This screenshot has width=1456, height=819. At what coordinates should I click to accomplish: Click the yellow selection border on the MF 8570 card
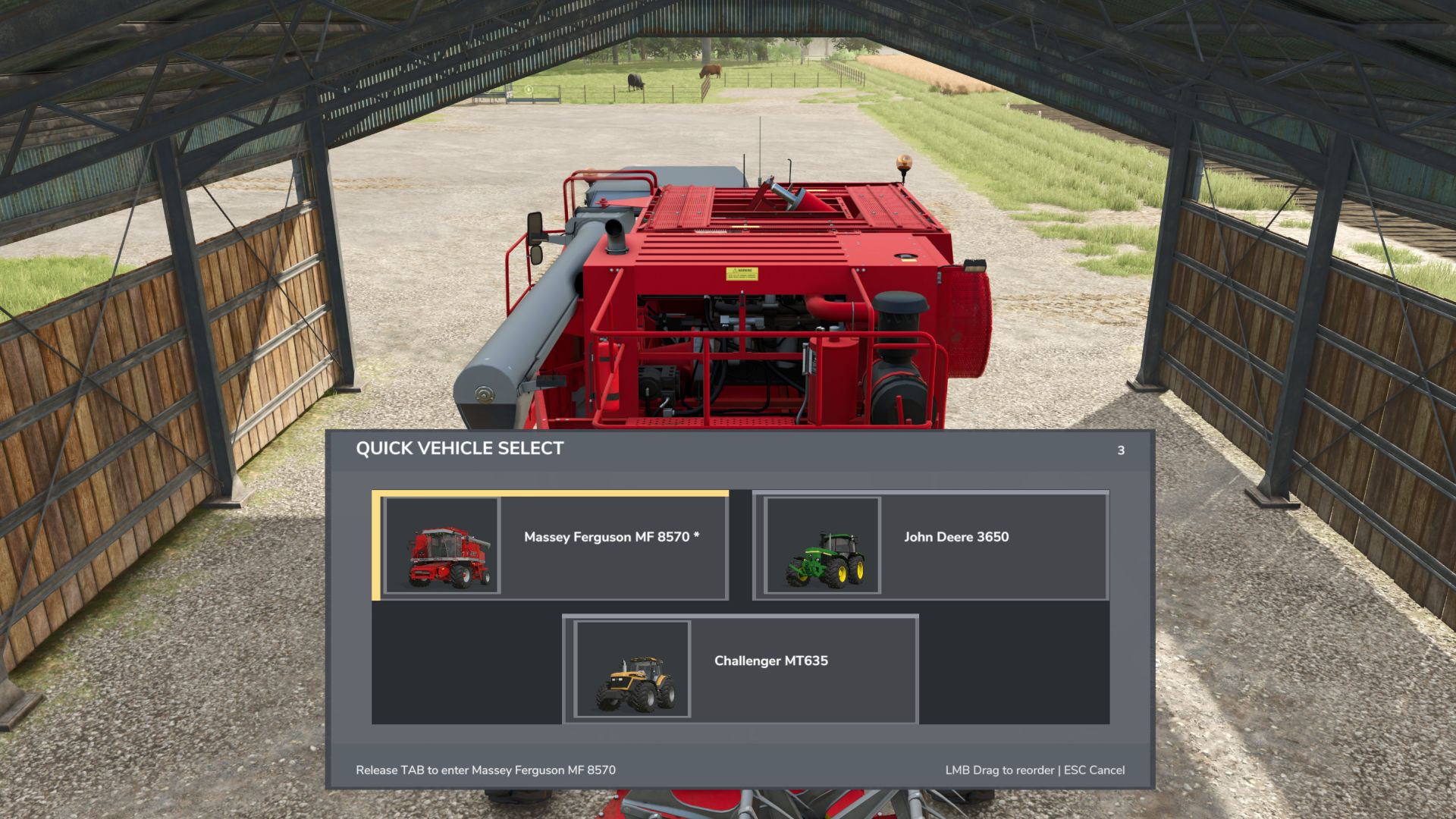click(376, 546)
